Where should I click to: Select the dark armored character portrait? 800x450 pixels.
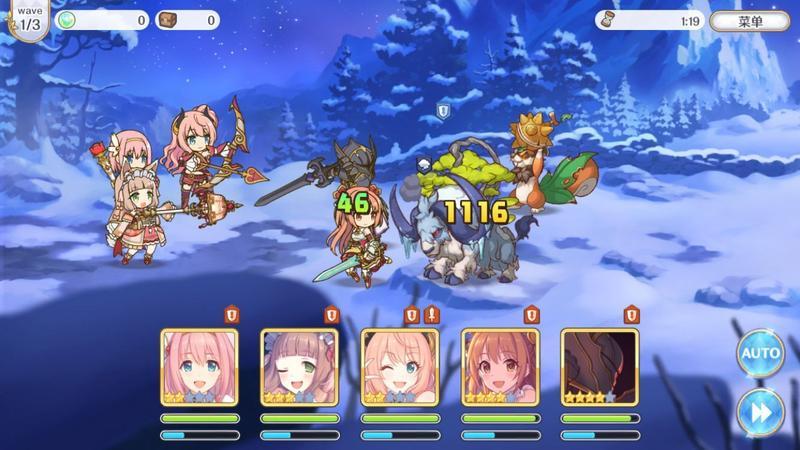coord(599,366)
